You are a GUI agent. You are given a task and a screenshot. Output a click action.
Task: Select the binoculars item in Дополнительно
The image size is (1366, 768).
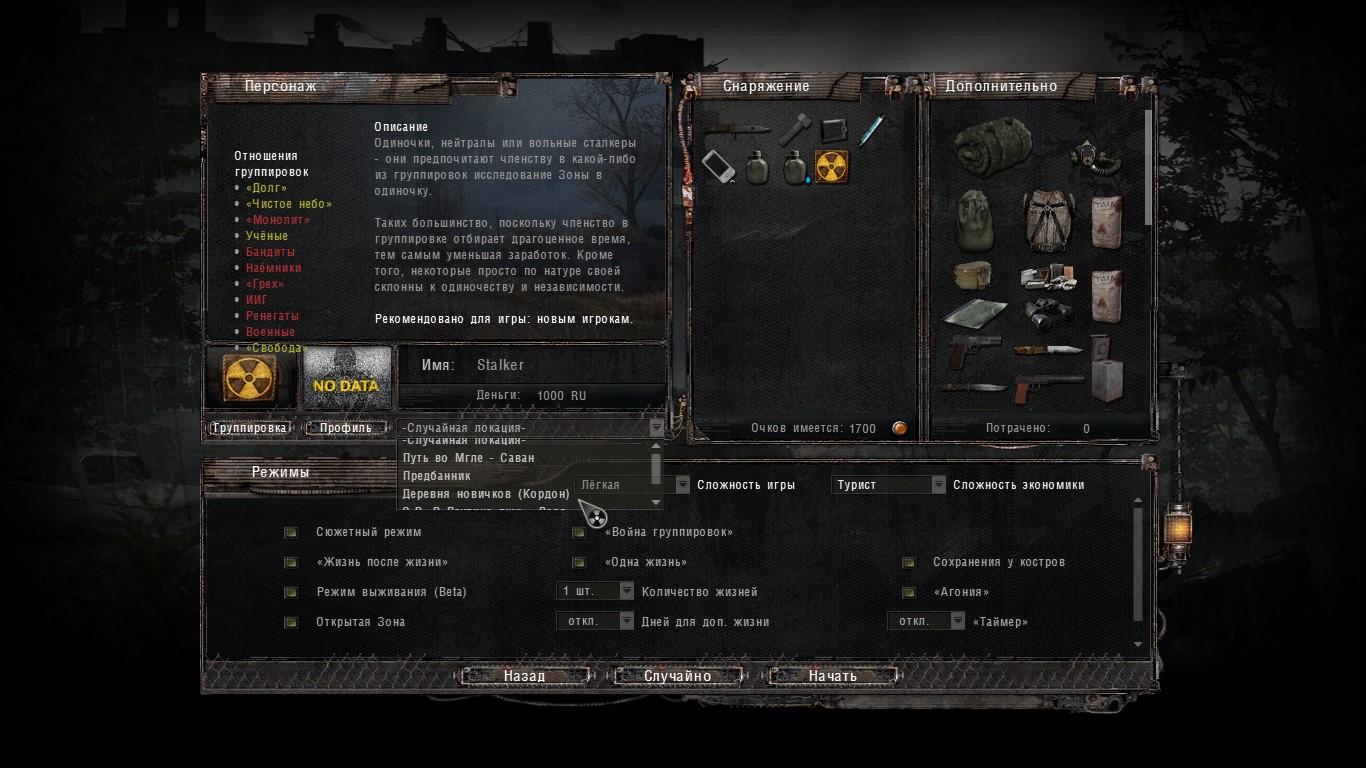point(1048,310)
